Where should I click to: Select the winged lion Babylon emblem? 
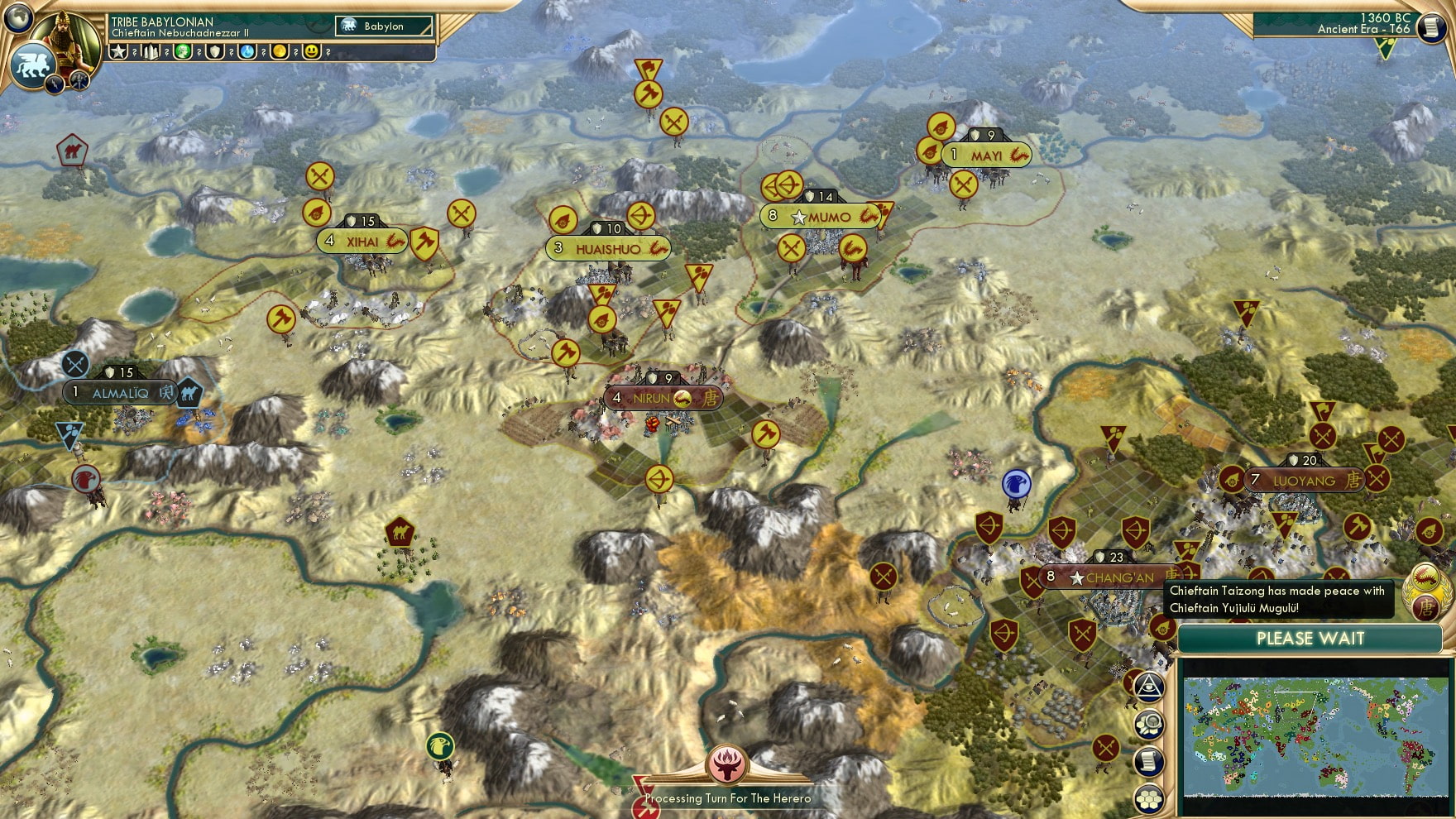(31, 65)
